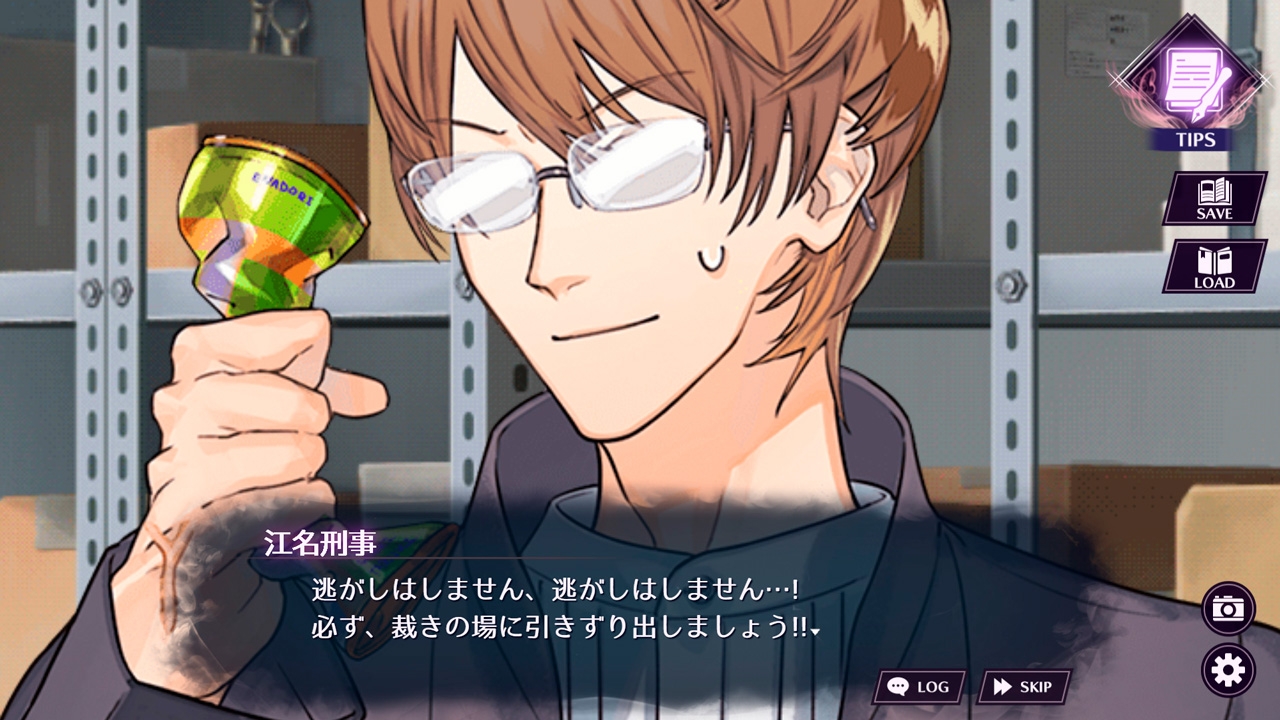Activate the SKIP button
The image size is (1280, 720).
pyautogui.click(x=1023, y=687)
